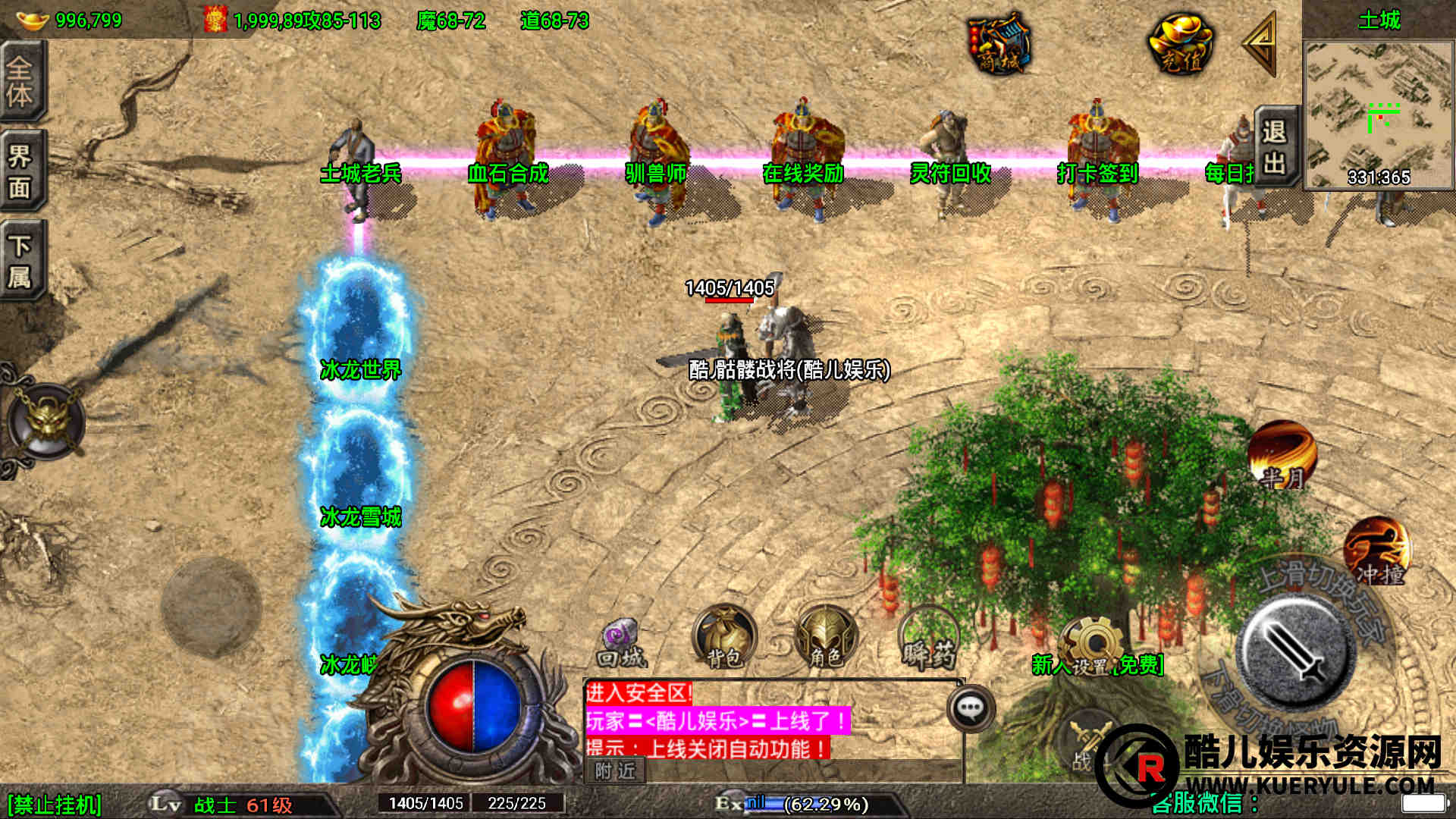The image size is (1456, 819).
Task: Tap the golden chained demon mask icon
Action: pyautogui.click(x=47, y=421)
